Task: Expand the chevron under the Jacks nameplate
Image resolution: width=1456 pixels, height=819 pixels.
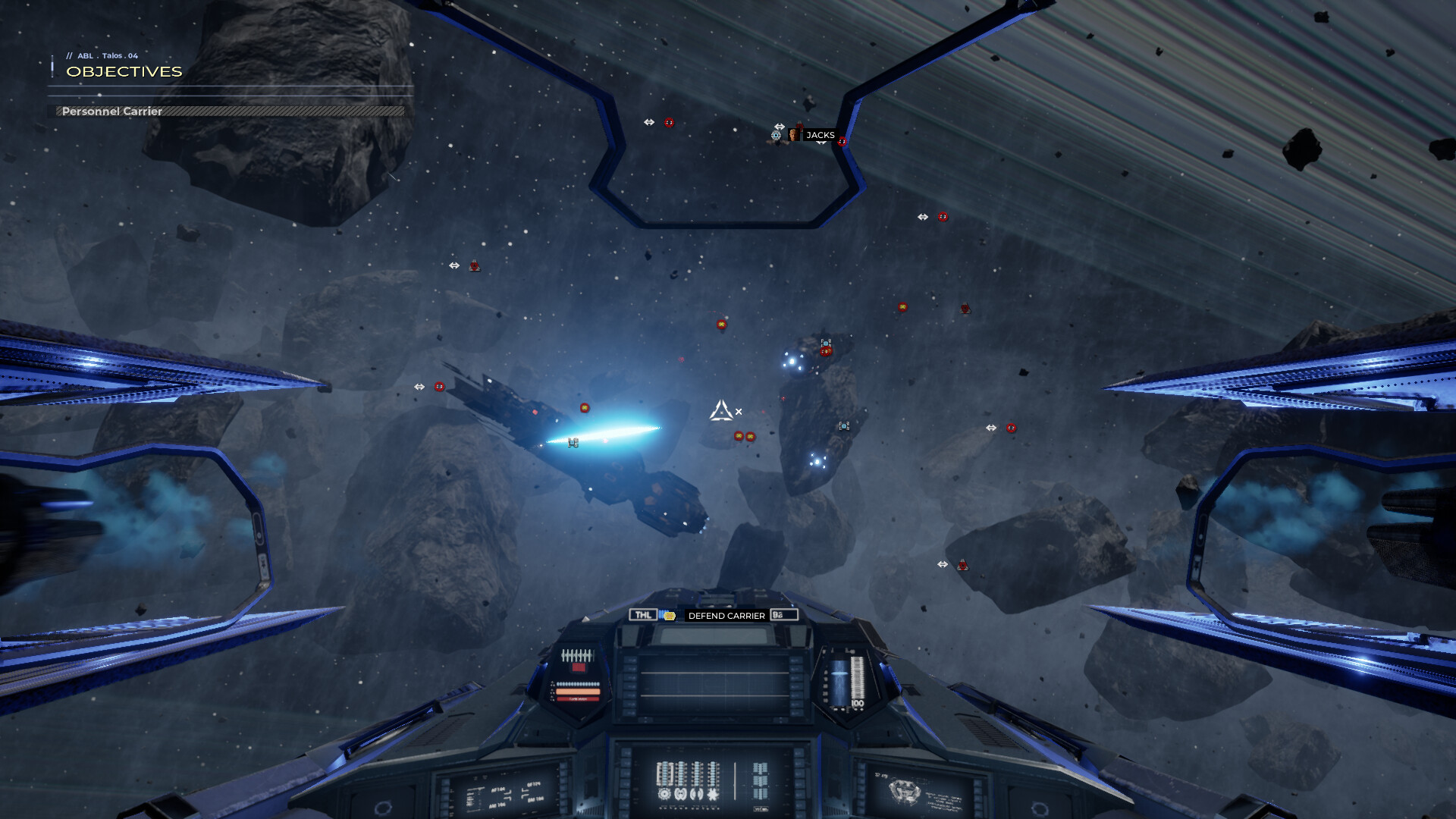Action: [821, 143]
